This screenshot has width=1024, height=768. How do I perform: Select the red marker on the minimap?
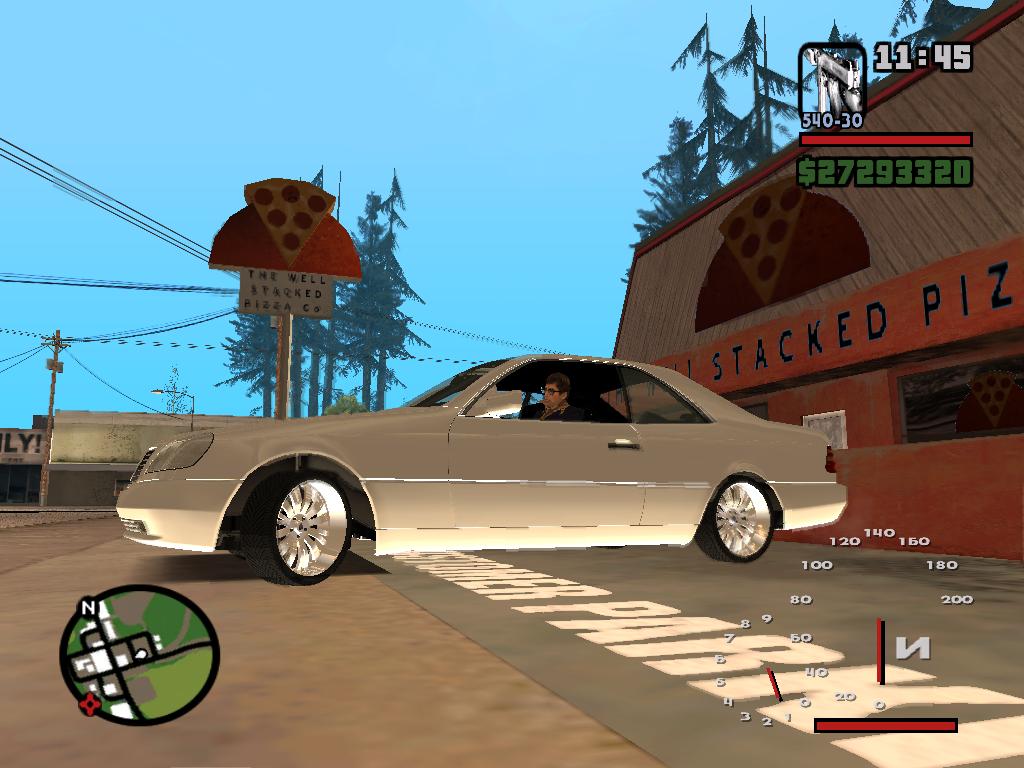[x=91, y=703]
